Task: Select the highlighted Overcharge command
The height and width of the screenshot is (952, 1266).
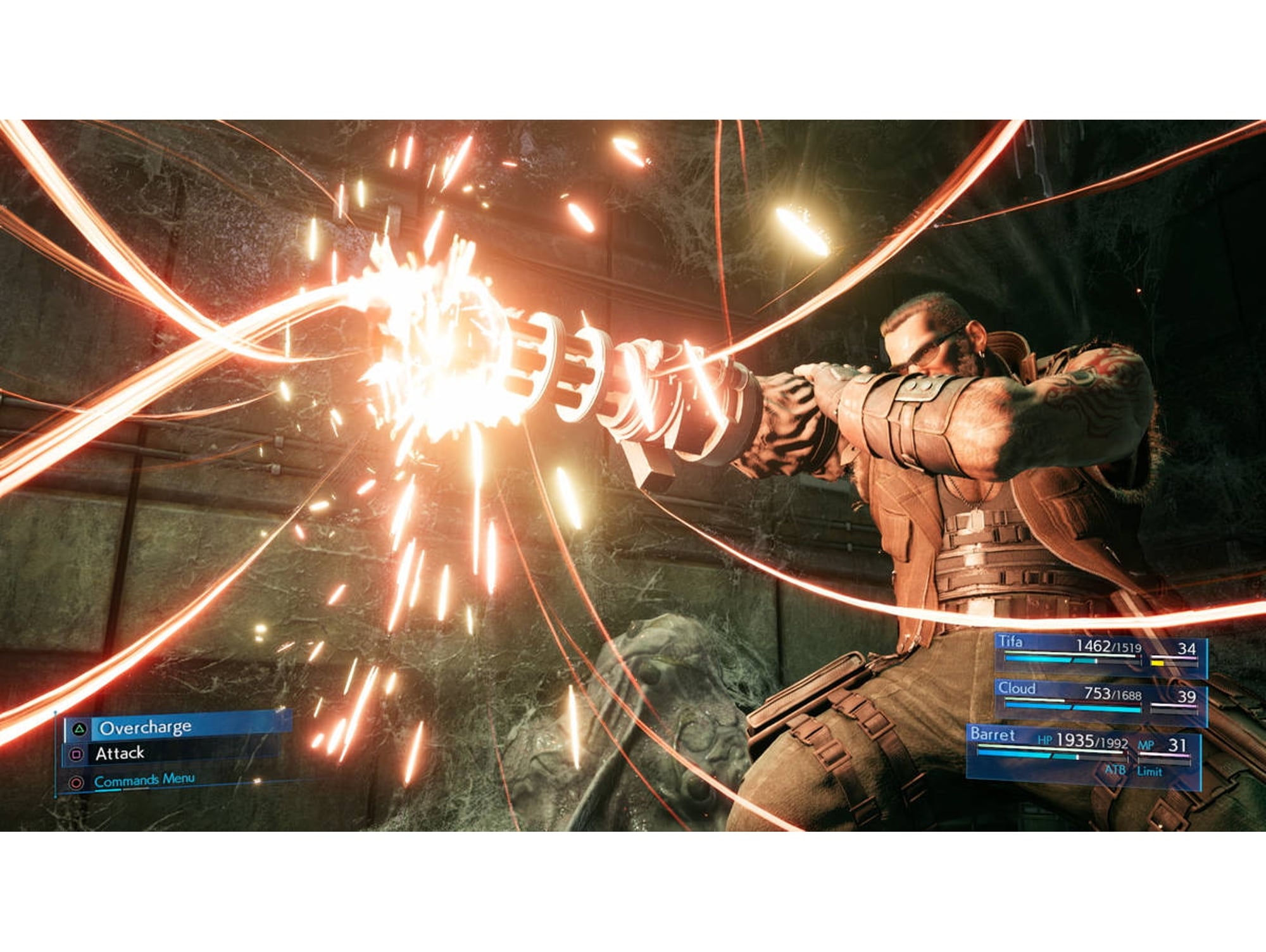Action: (147, 728)
